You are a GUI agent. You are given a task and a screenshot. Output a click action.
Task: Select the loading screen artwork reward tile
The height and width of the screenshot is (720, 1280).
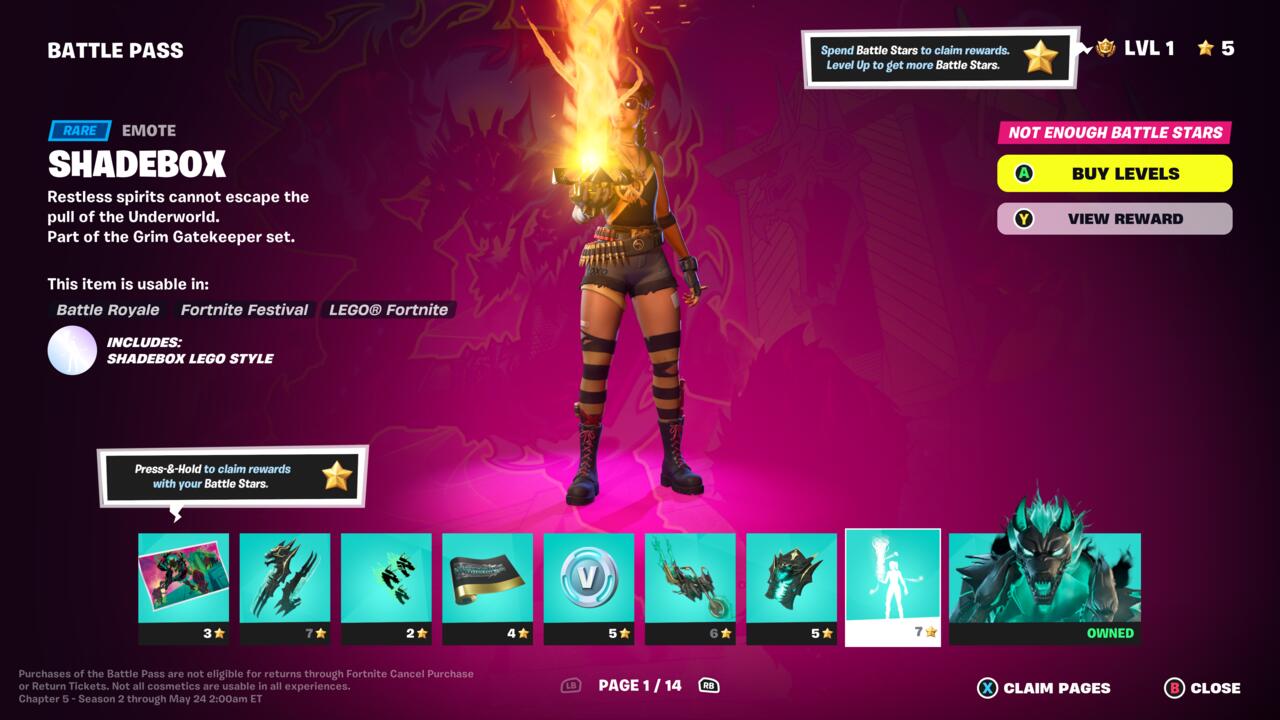(x=183, y=588)
